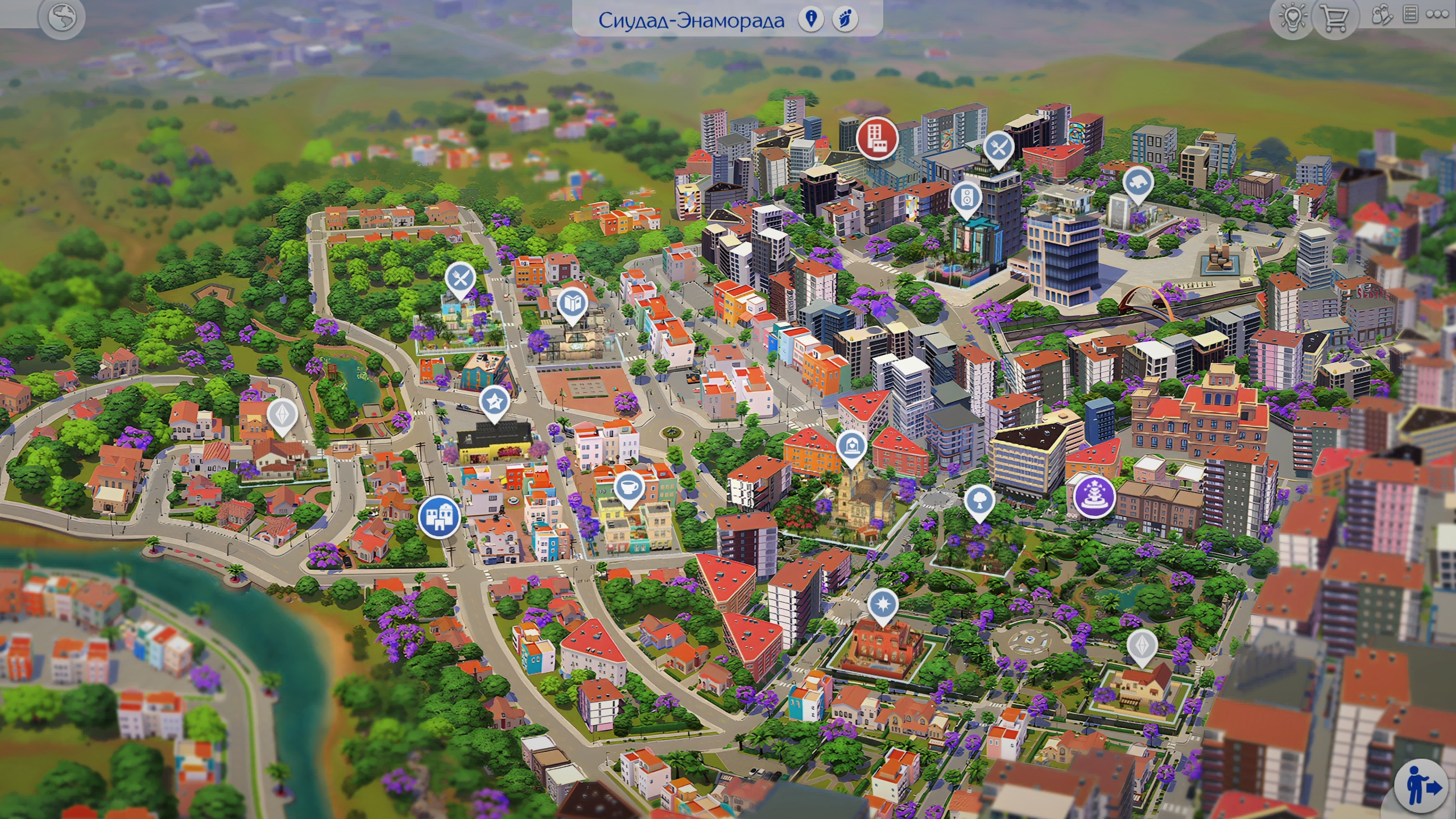Select the heart arch wedding venue marker

(x=851, y=445)
